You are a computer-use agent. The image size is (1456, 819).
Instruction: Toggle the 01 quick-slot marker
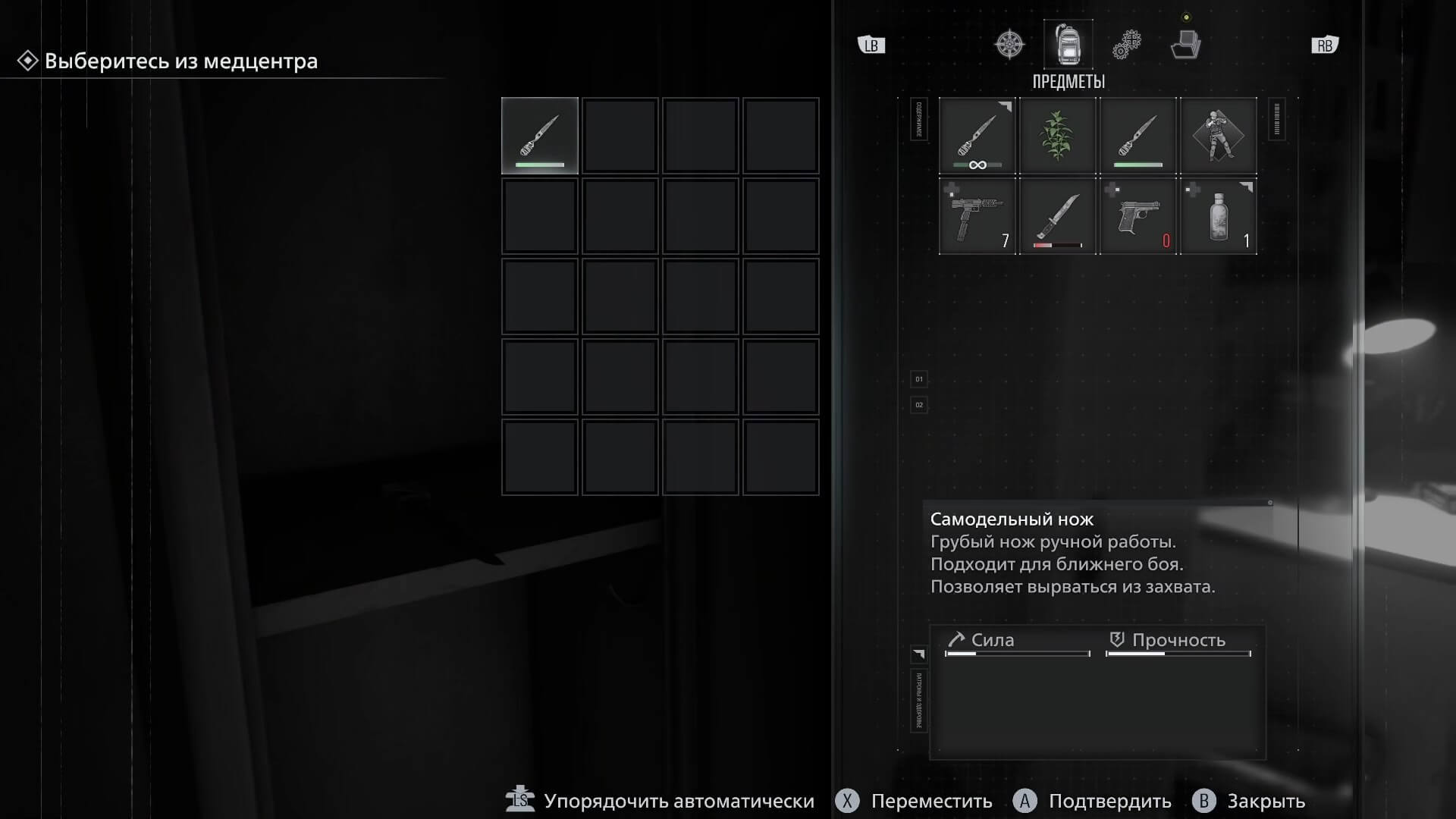point(918,379)
